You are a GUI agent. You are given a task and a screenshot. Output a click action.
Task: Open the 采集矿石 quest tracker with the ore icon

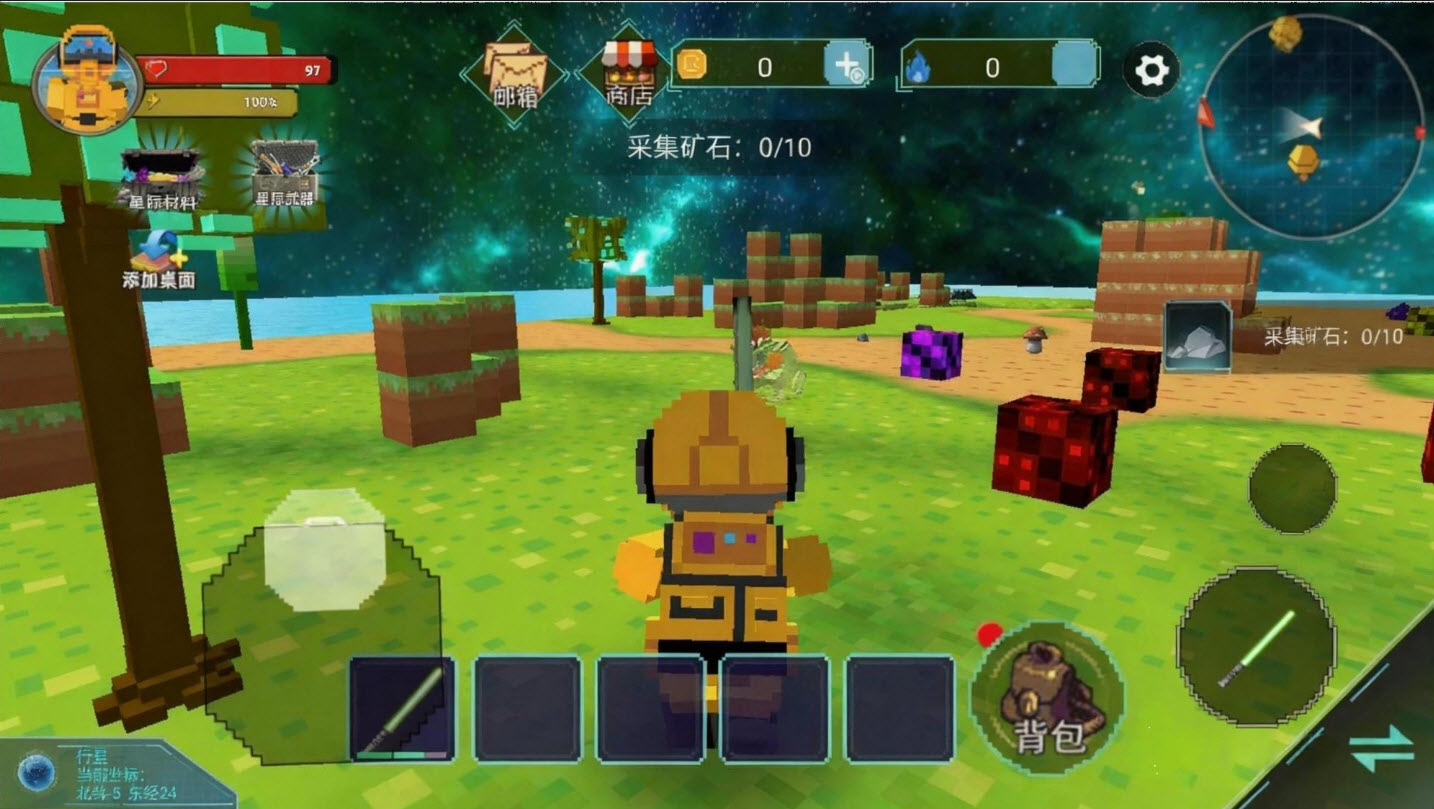pyautogui.click(x=1197, y=337)
